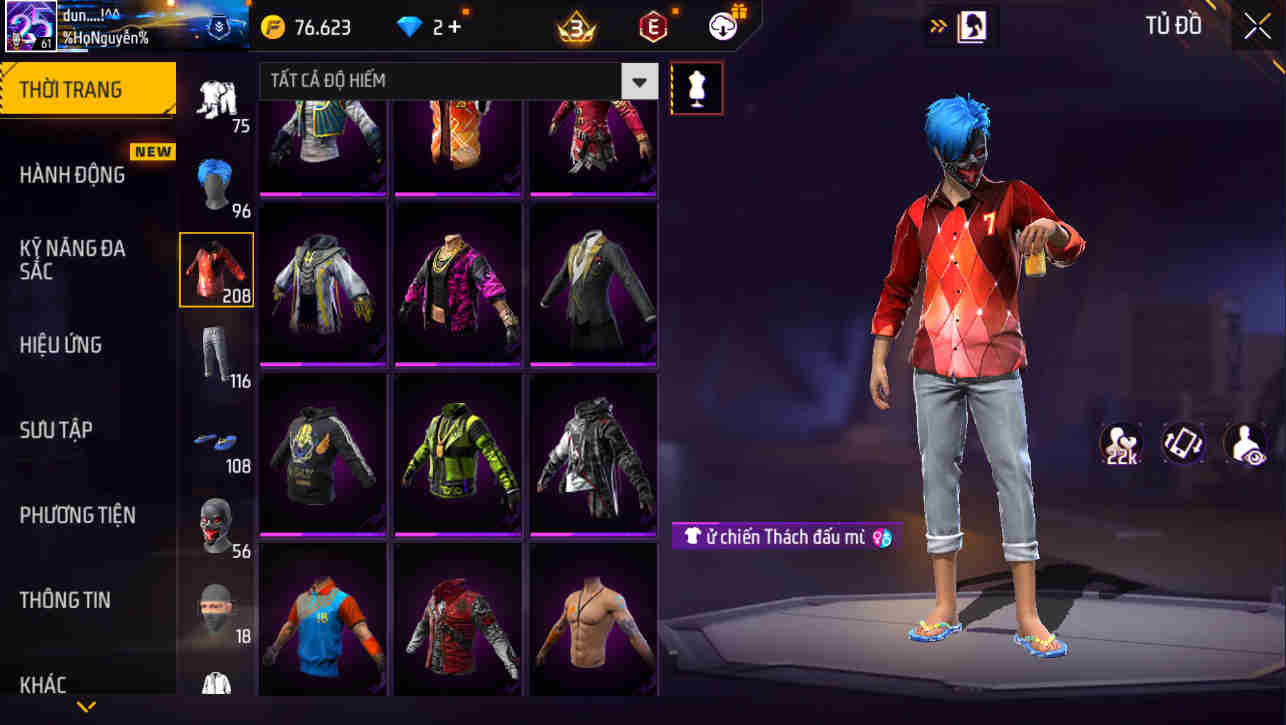Screen dimensions: 1286x725
Task: Select the shirt category icon showing 208 items
Action: point(217,268)
